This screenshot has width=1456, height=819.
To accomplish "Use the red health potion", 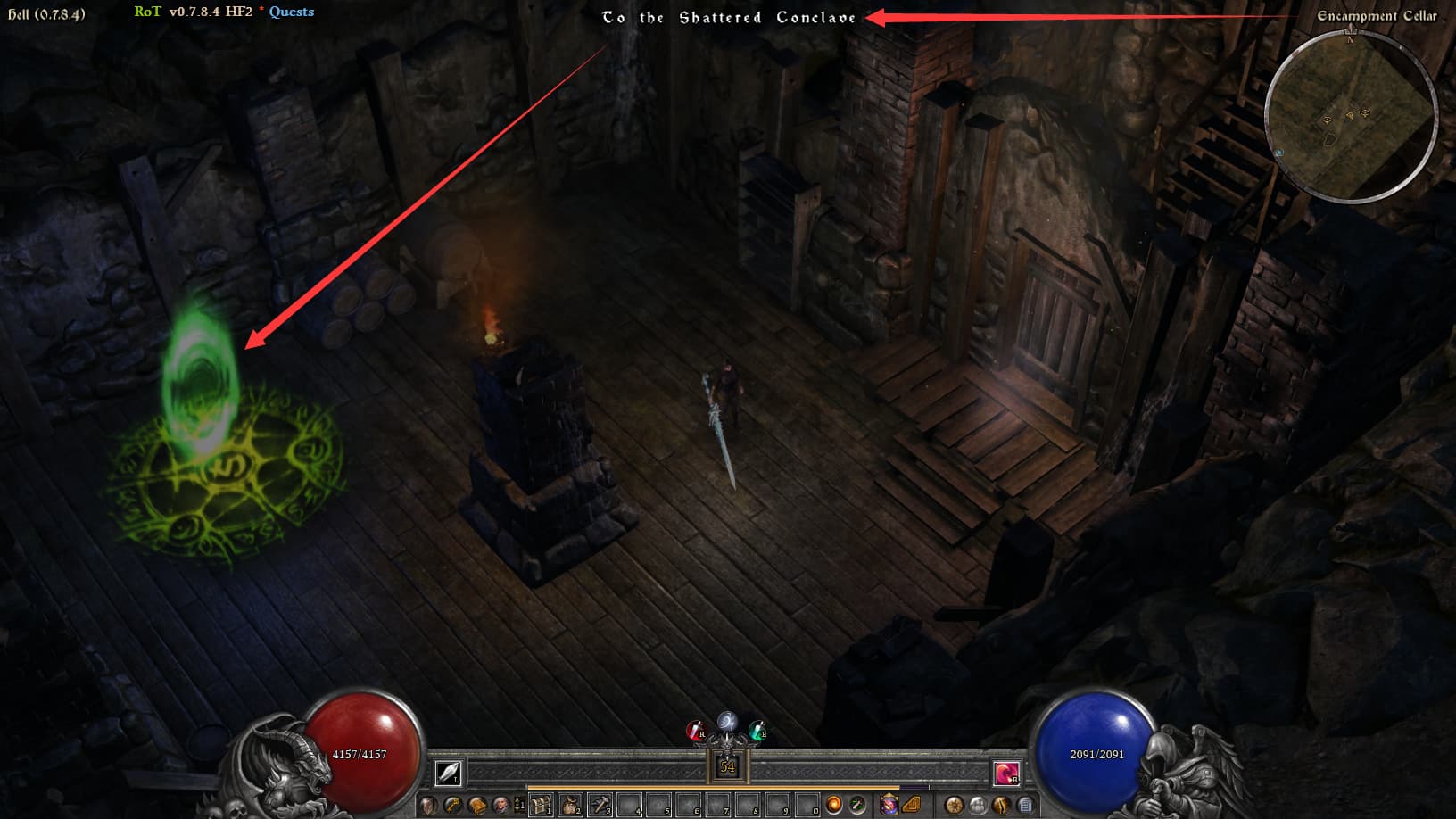I will click(695, 732).
